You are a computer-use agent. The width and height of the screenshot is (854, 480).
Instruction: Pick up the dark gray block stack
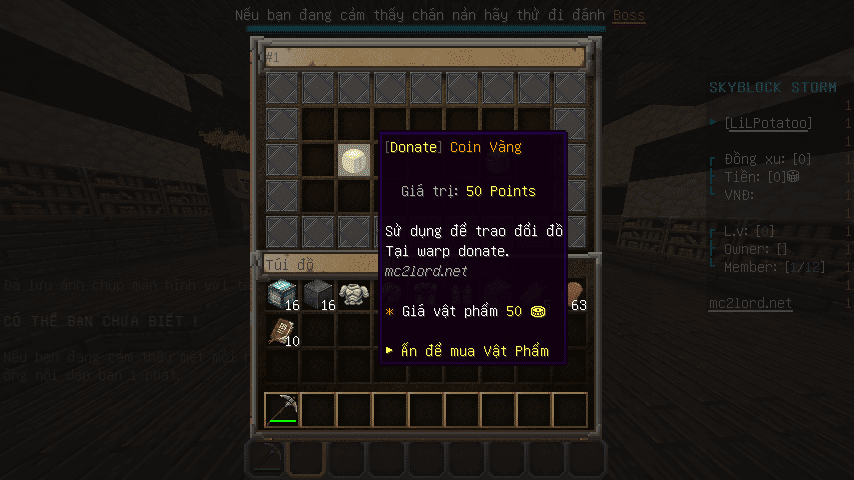318,295
